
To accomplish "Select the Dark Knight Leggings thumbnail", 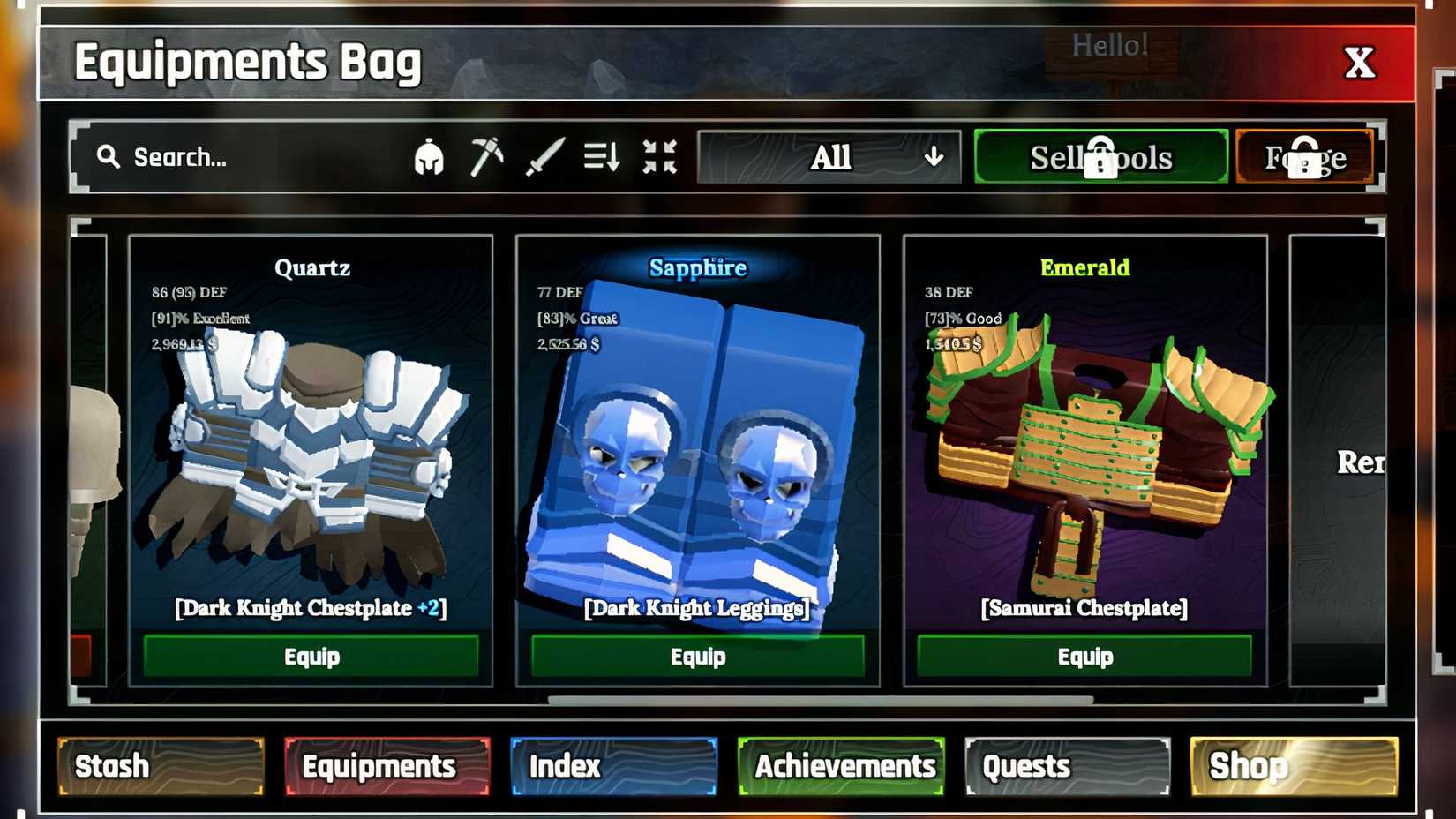I will point(697,459).
